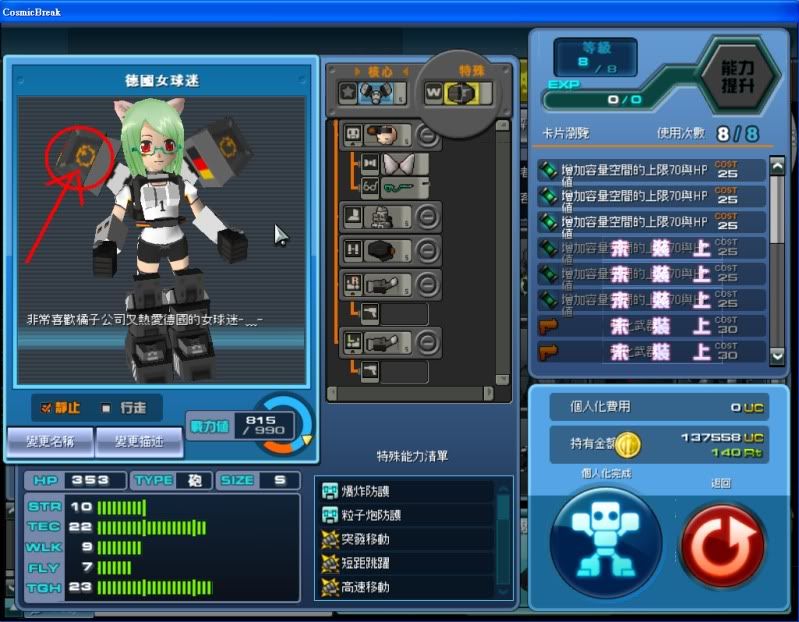
Task: Click the card list scroll-down arrow
Action: click(x=777, y=354)
